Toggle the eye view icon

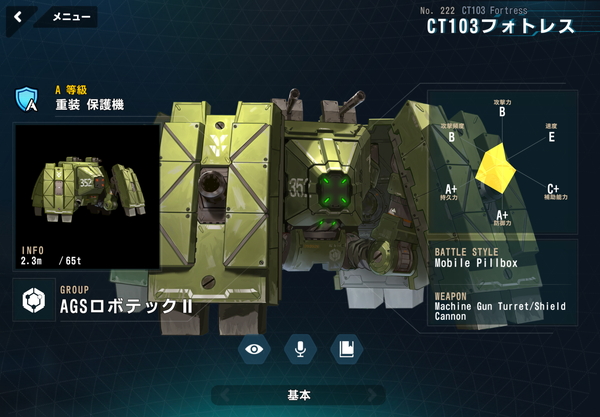[255, 348]
